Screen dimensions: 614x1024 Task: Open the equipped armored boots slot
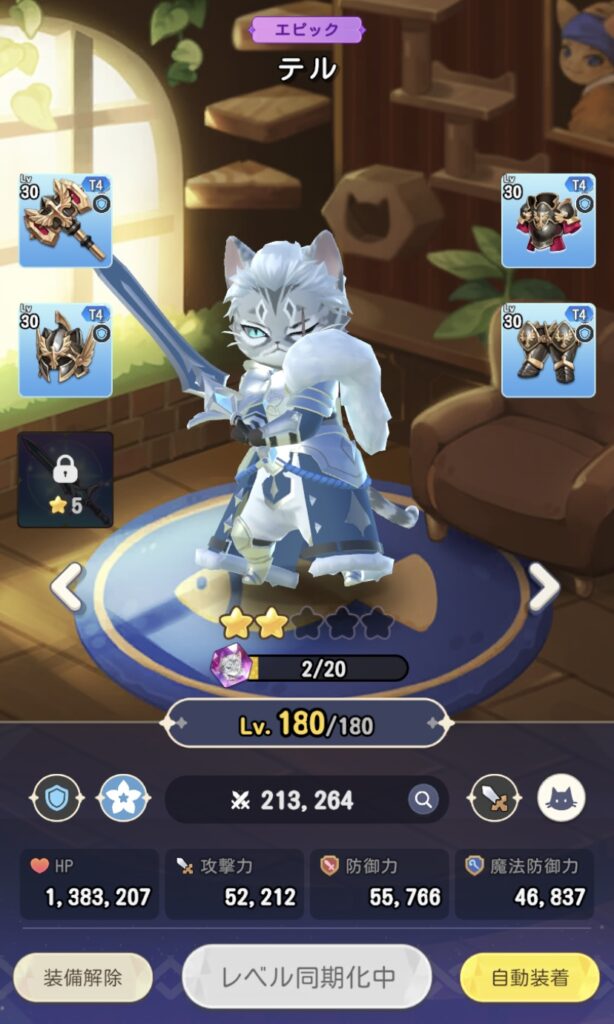tap(548, 351)
